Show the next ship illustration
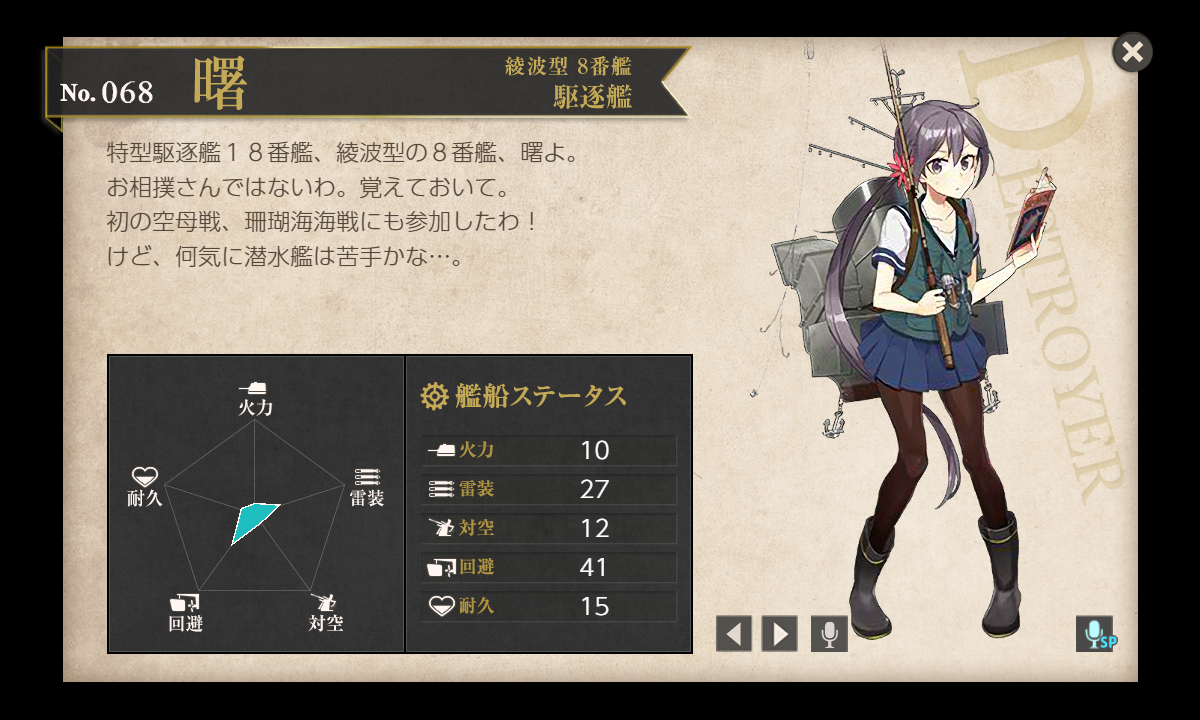This screenshot has width=1200, height=720. tap(780, 634)
